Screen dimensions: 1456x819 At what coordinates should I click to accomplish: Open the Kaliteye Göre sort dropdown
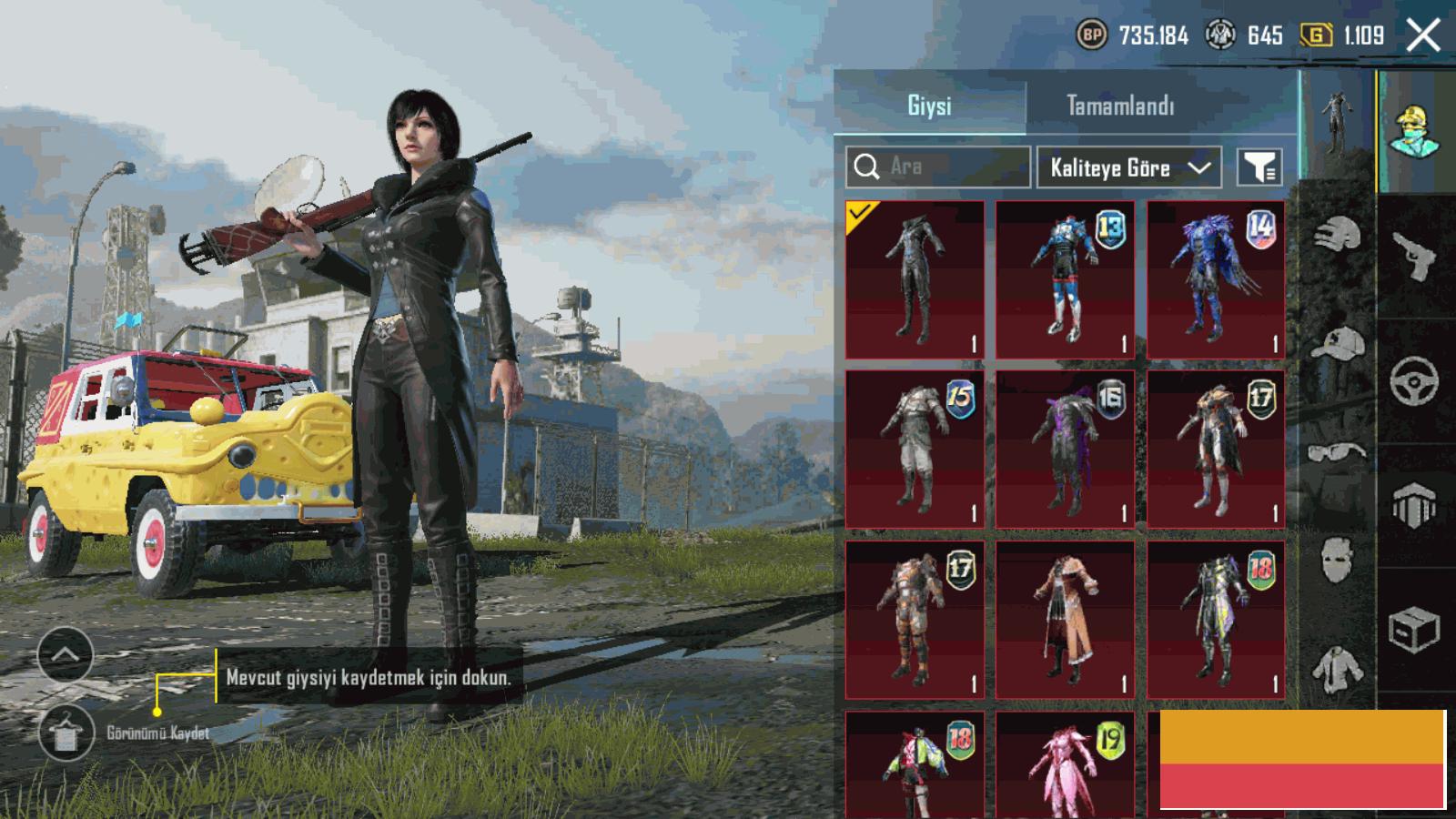click(x=1128, y=167)
